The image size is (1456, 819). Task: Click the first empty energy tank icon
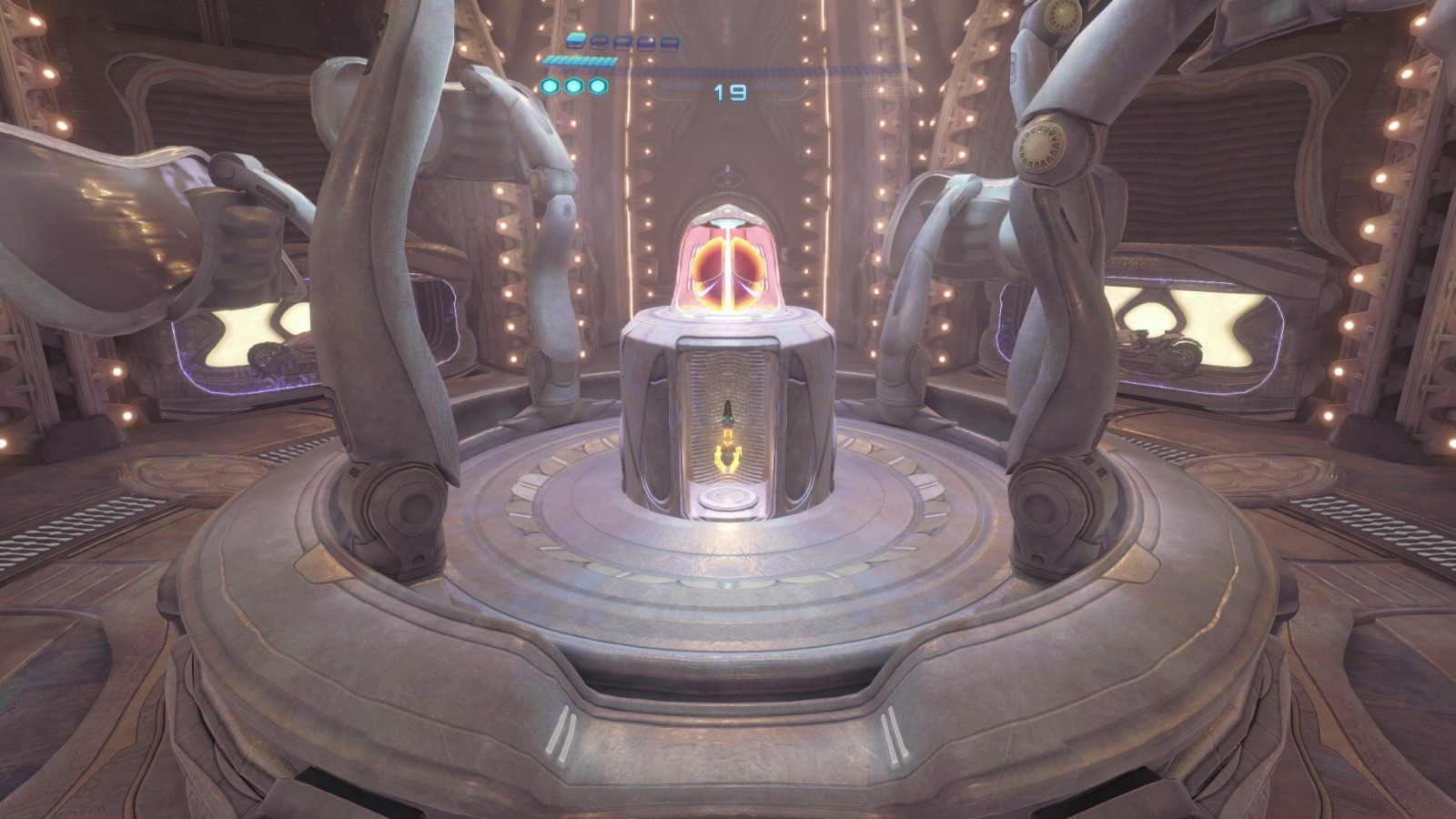pos(599,42)
